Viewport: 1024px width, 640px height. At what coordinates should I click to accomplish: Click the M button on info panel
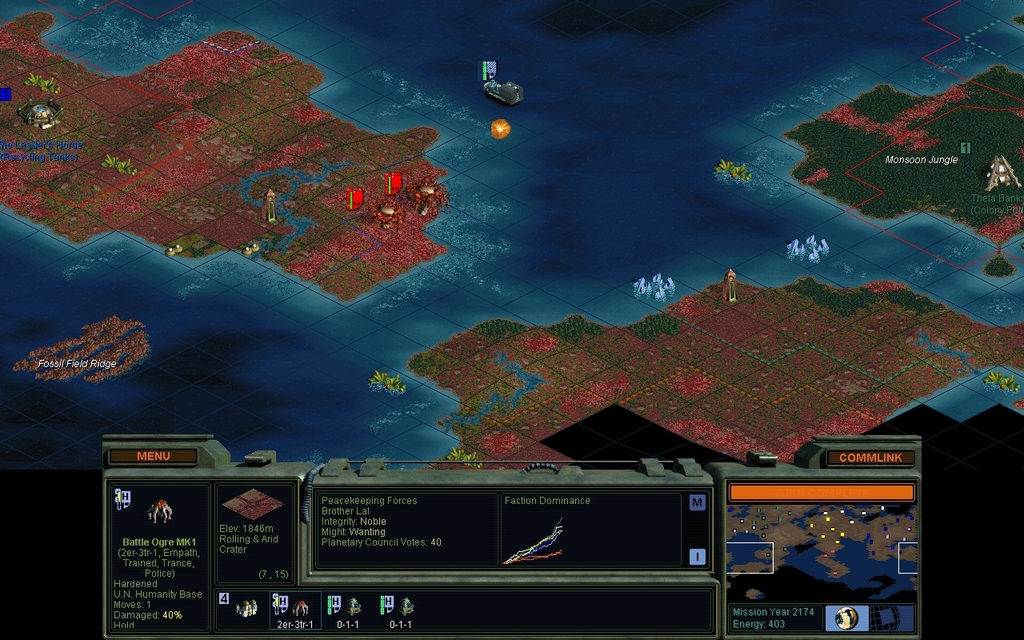[697, 503]
